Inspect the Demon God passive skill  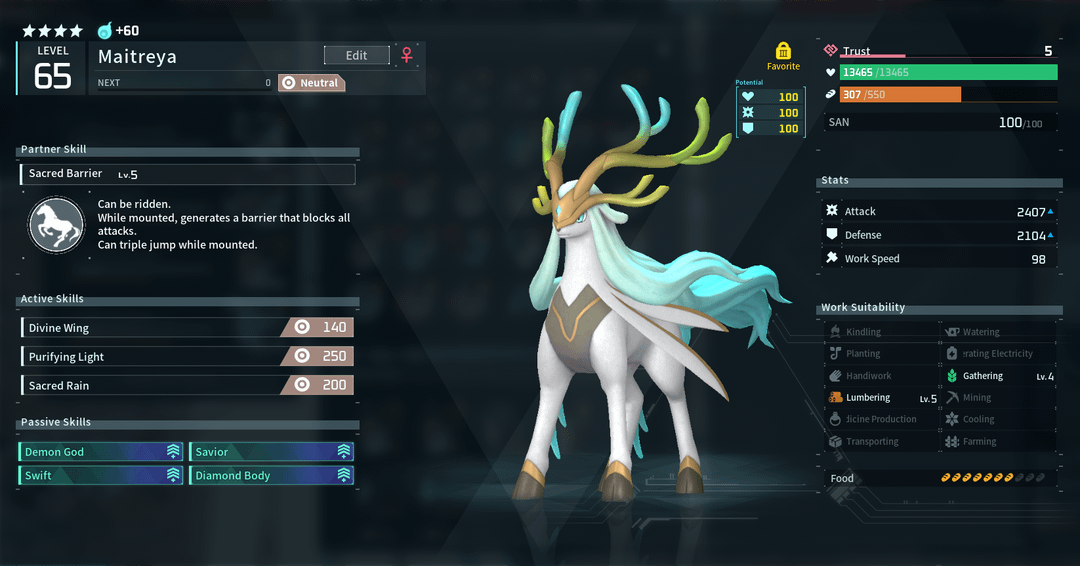101,452
